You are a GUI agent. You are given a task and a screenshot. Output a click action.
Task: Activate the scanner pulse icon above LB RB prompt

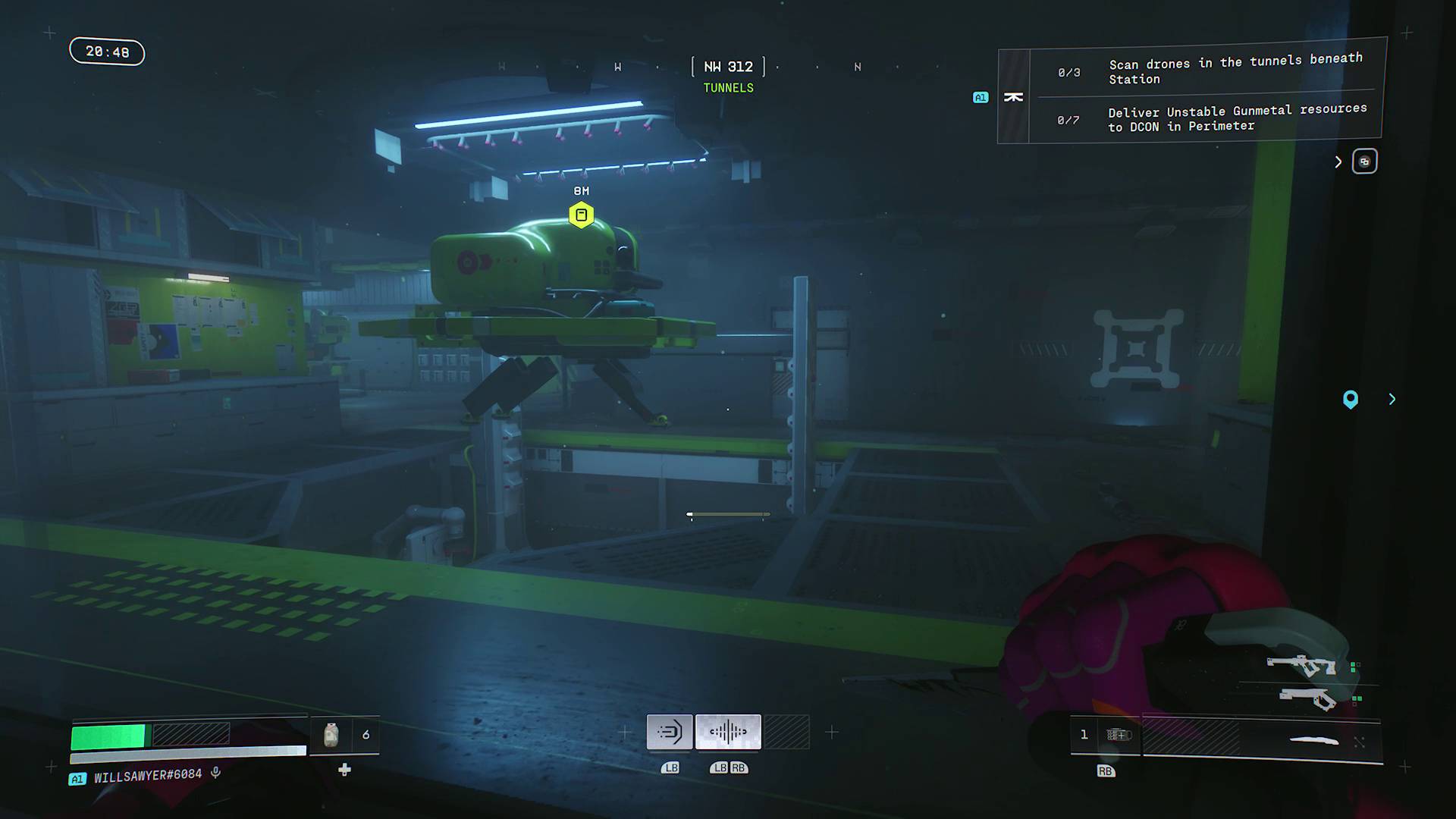pyautogui.click(x=727, y=731)
